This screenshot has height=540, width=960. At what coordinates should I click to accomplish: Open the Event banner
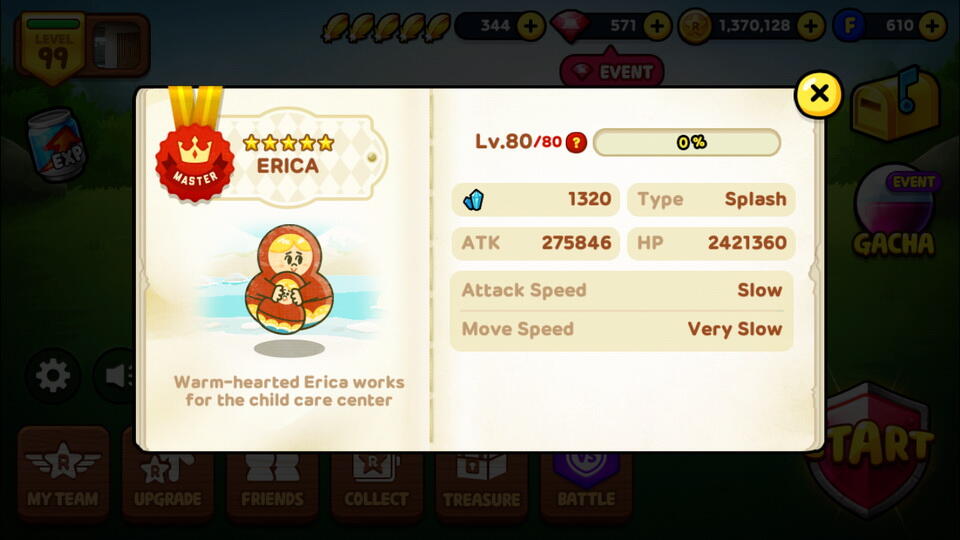(x=612, y=72)
